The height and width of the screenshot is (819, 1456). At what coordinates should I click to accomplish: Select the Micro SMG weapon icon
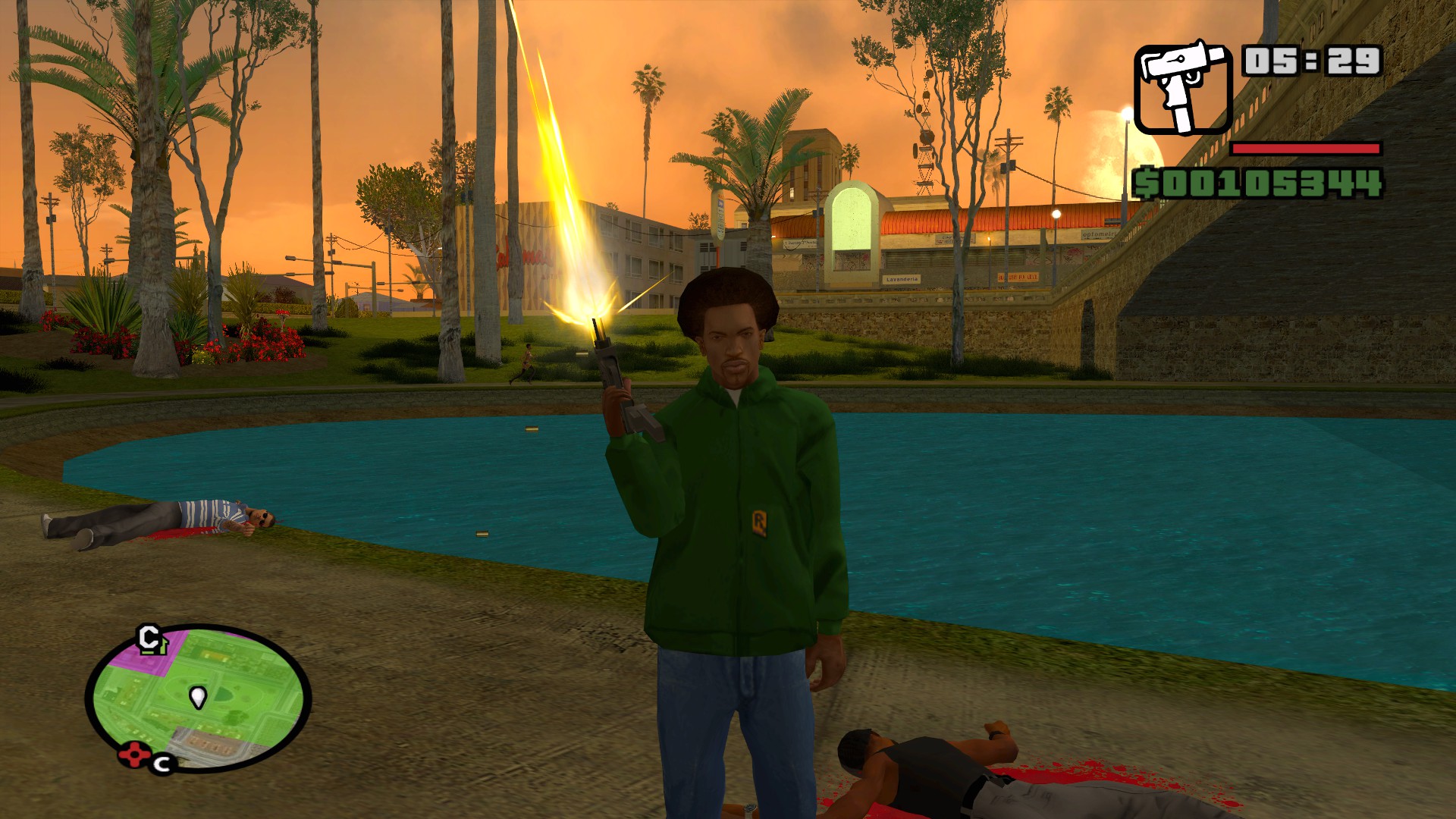coord(1182,89)
